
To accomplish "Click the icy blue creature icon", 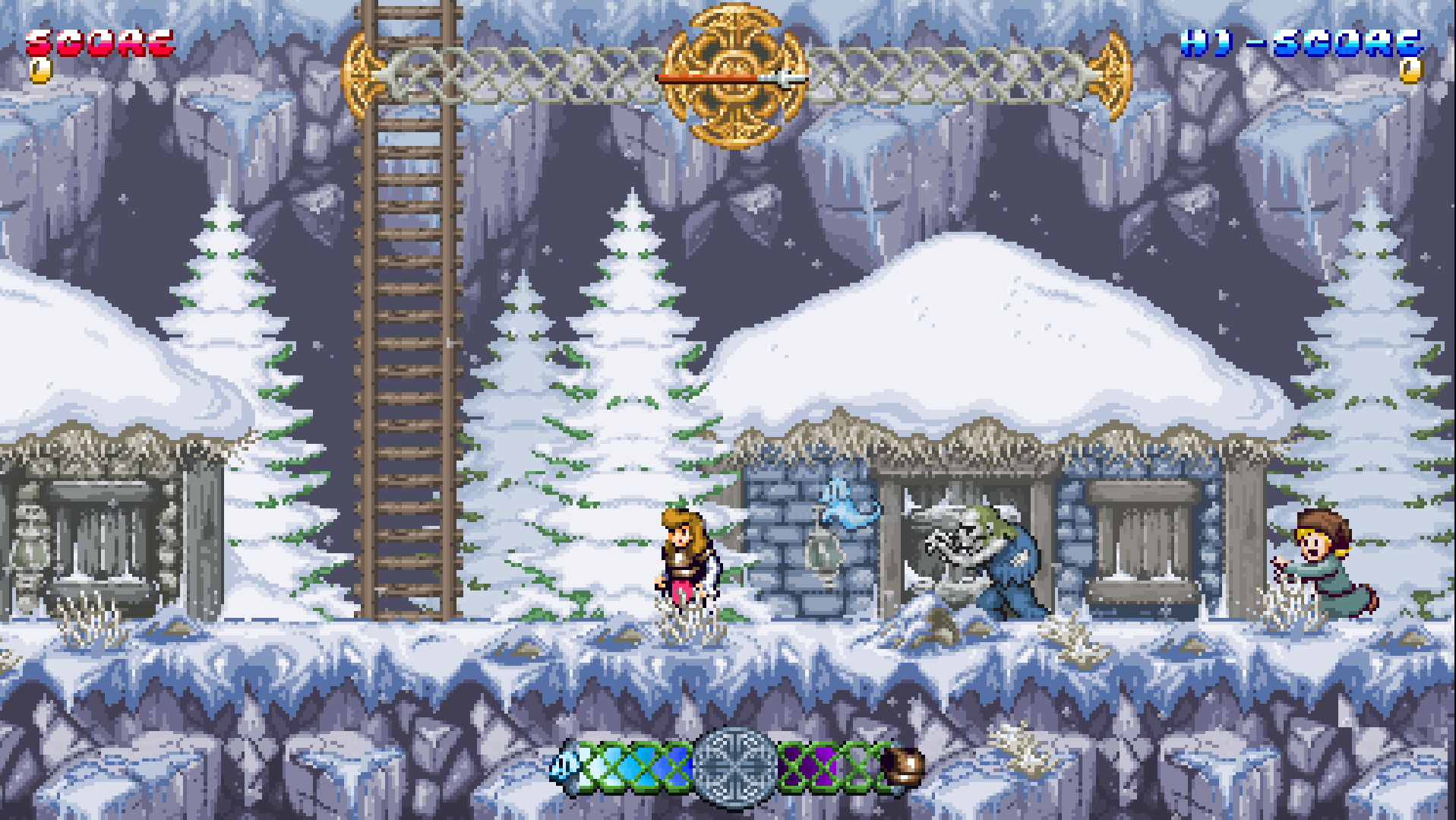I will [565, 766].
